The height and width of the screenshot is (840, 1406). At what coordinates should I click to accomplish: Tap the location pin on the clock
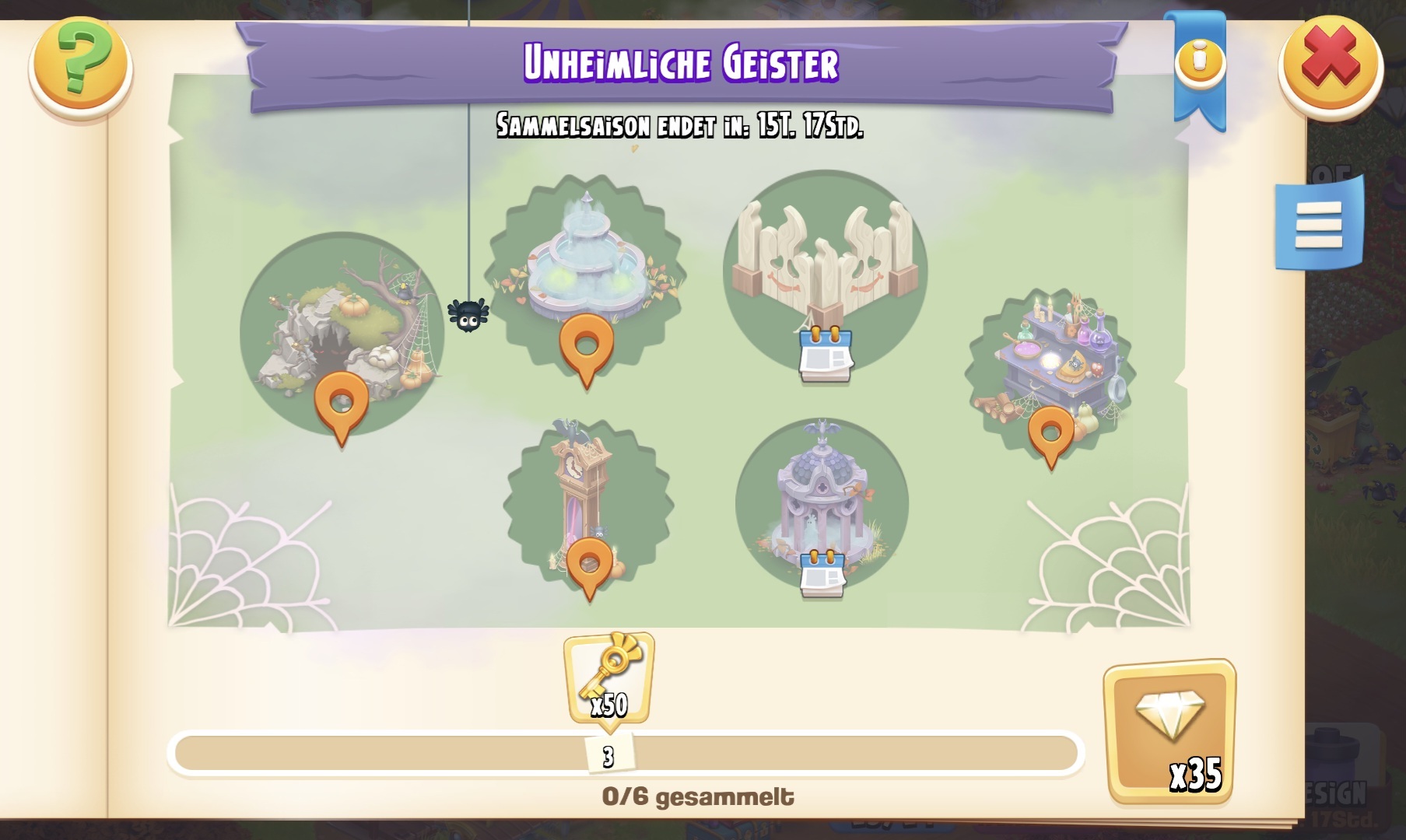589,565
